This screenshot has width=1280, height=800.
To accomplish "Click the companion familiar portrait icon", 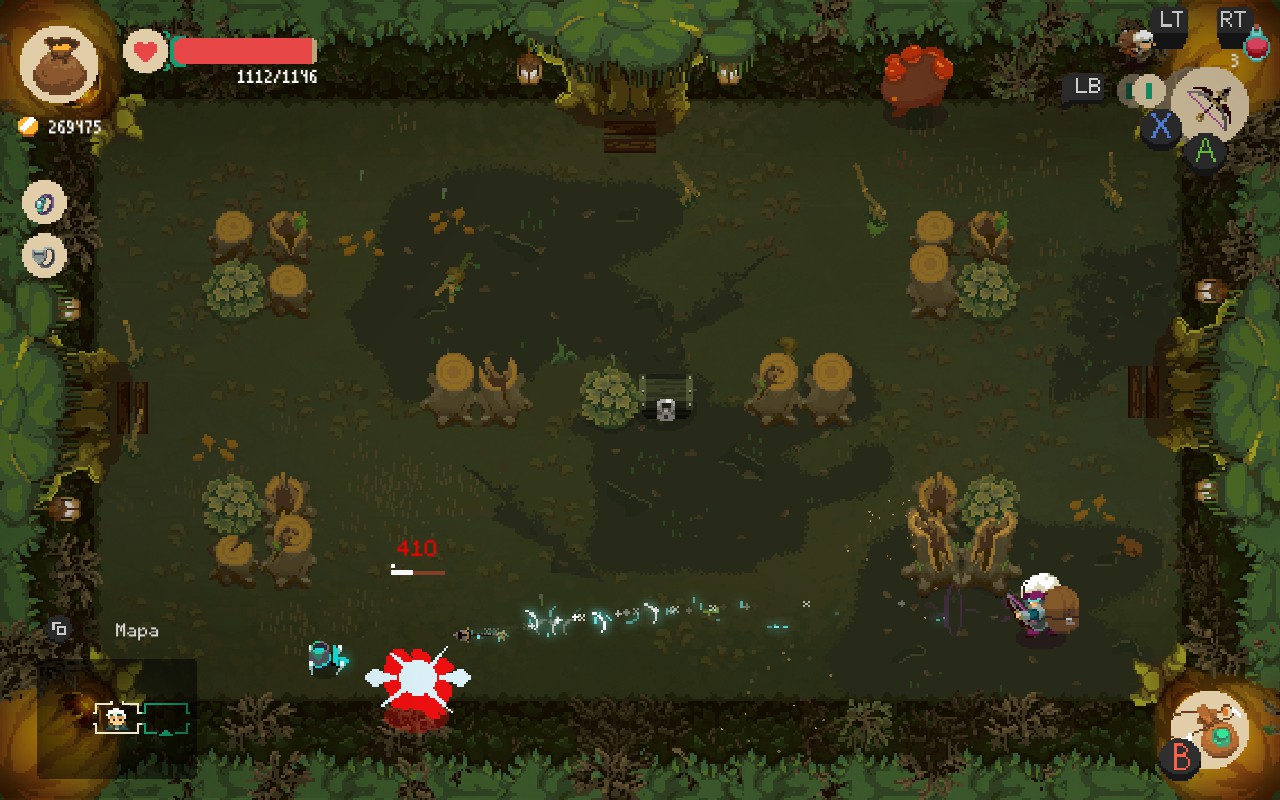I will click(1136, 41).
